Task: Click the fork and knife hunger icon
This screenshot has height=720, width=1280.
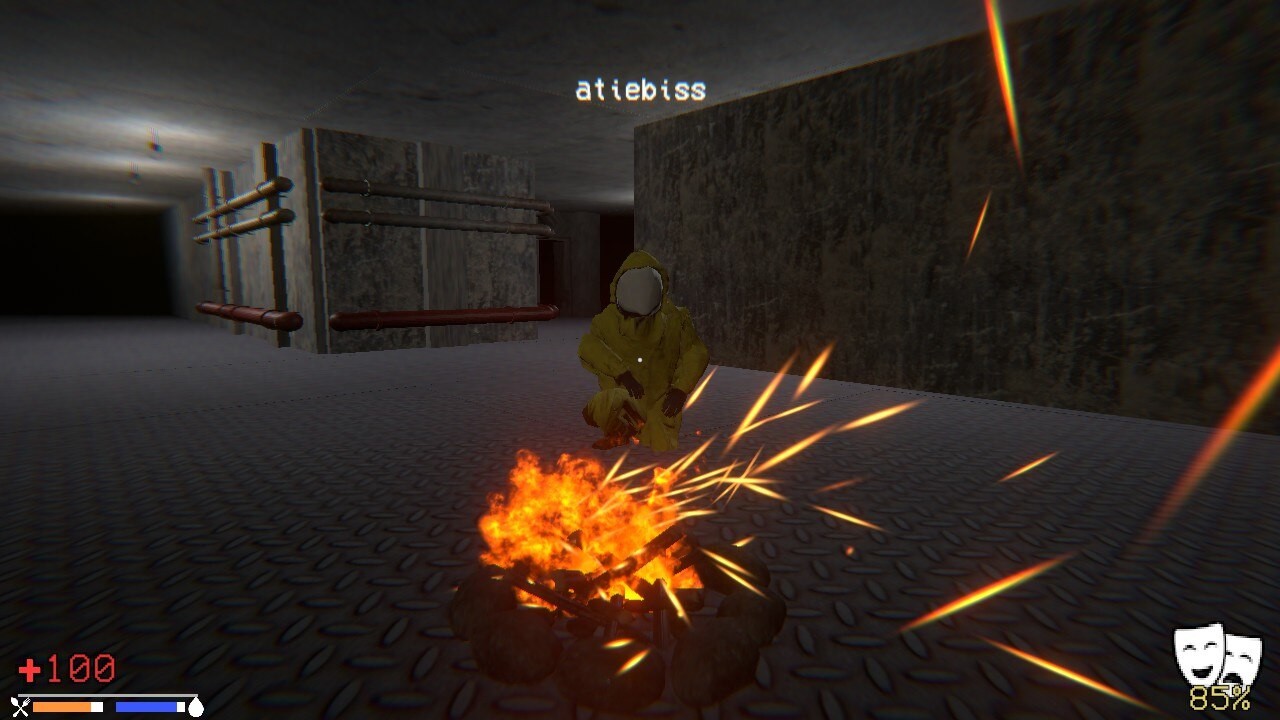Action: tap(20, 706)
